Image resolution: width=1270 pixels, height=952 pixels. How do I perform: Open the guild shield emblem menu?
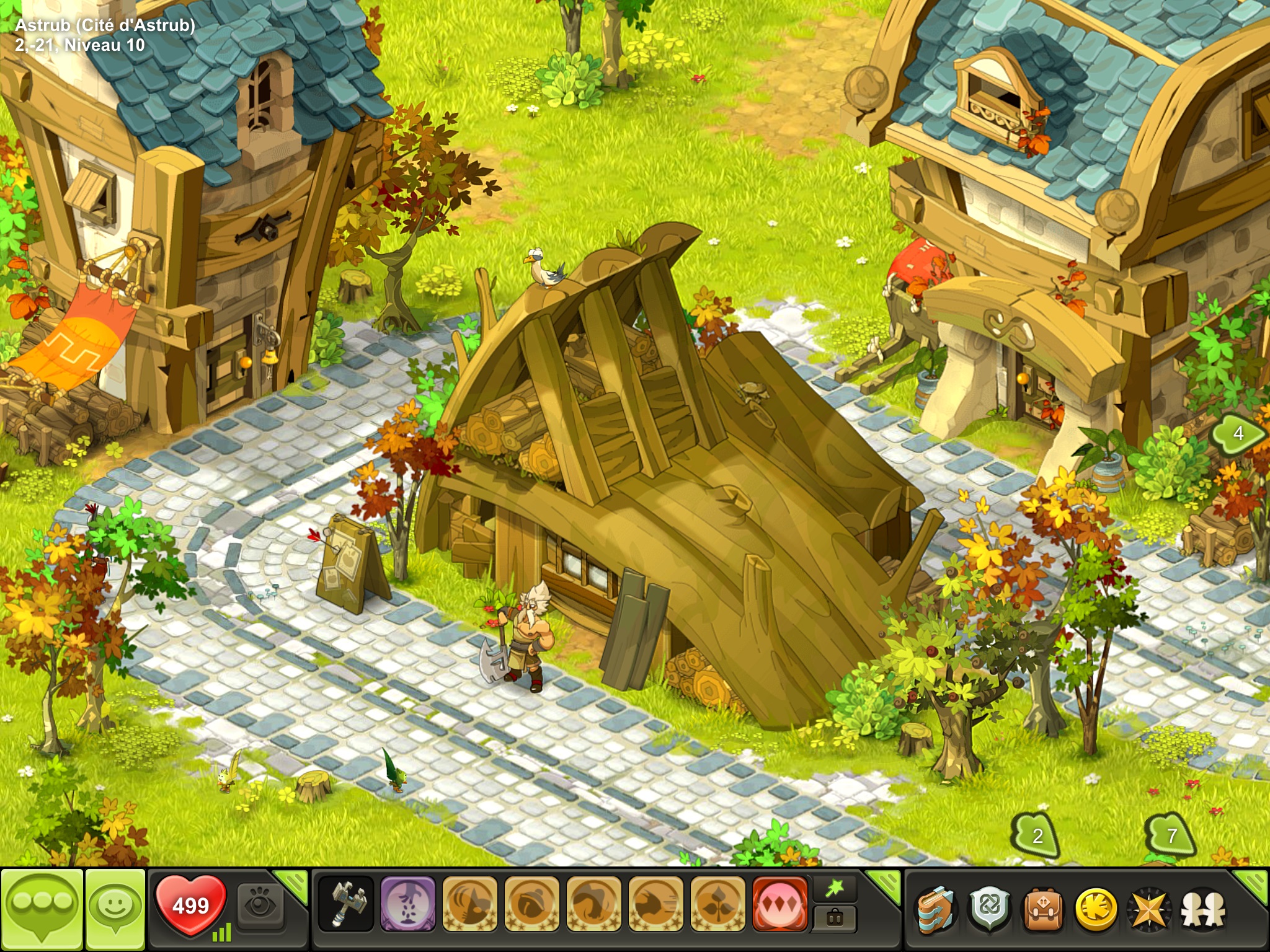tap(989, 910)
